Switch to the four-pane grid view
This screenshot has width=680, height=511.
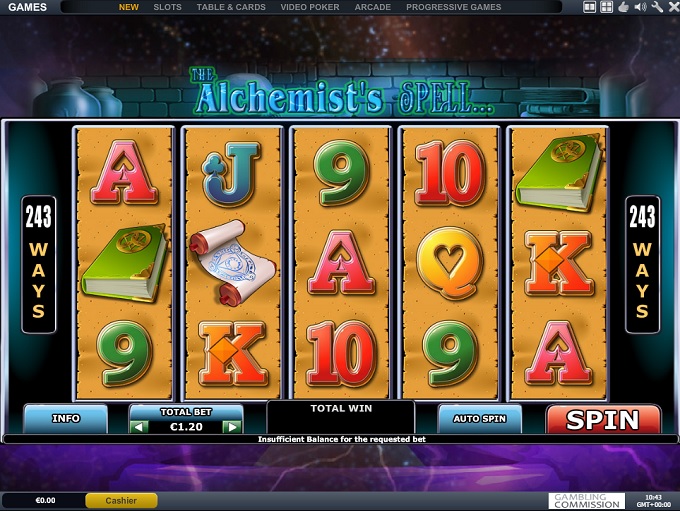(x=606, y=7)
